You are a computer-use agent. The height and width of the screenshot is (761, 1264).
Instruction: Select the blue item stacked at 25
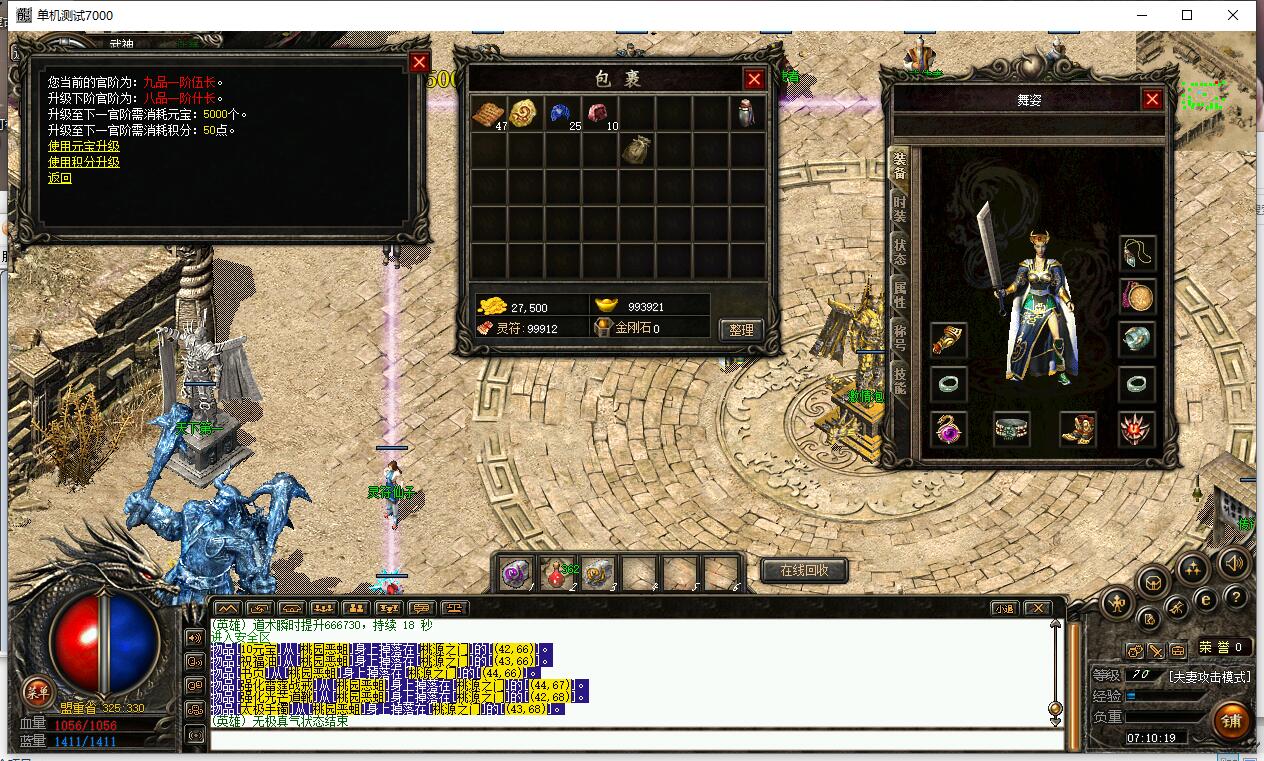tap(563, 113)
